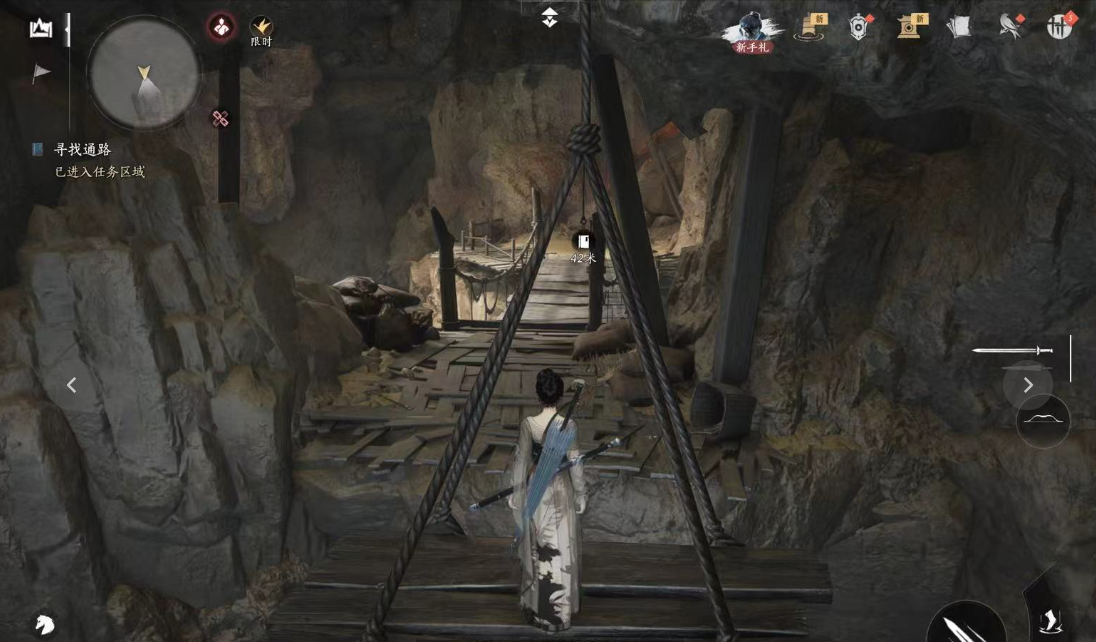Open the circular minimap
The image size is (1096, 642).
pyautogui.click(x=143, y=73)
